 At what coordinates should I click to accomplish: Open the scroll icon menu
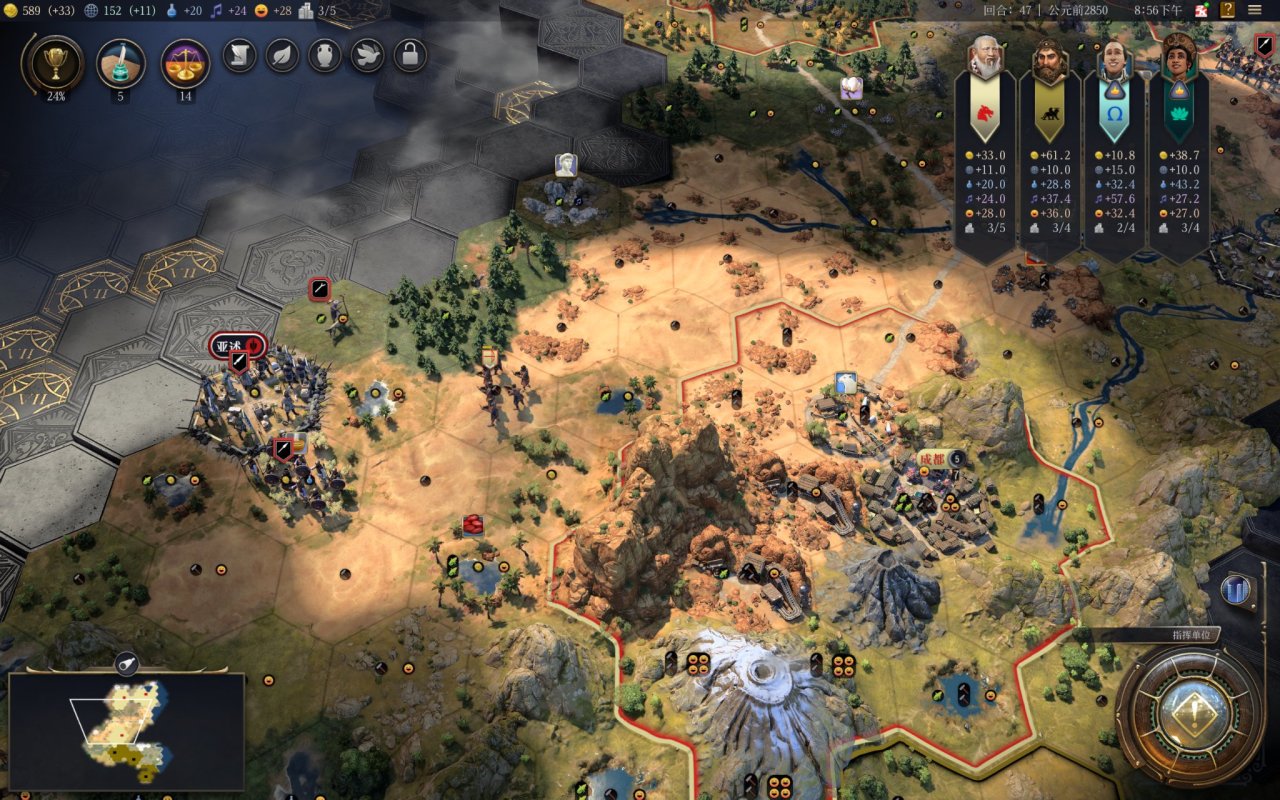click(239, 55)
